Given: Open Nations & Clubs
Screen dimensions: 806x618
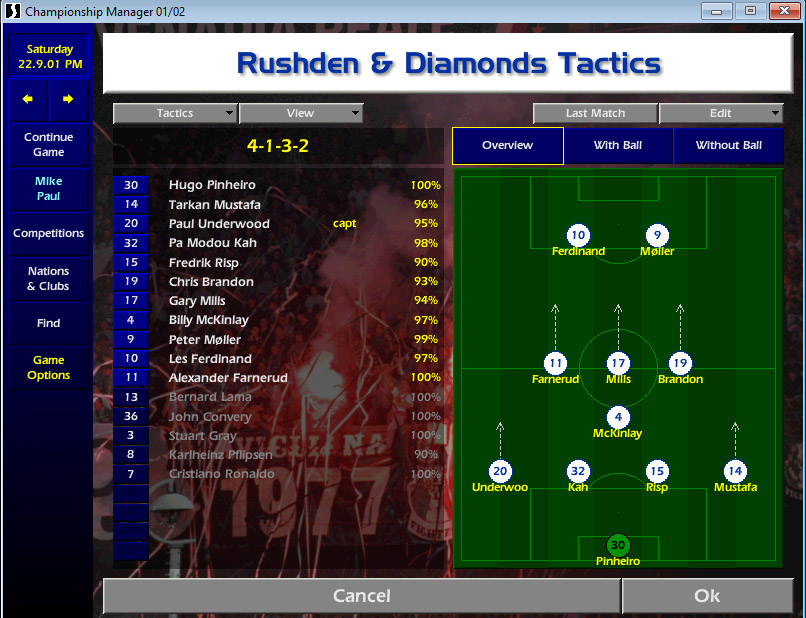Looking at the screenshot, I should pos(48,278).
